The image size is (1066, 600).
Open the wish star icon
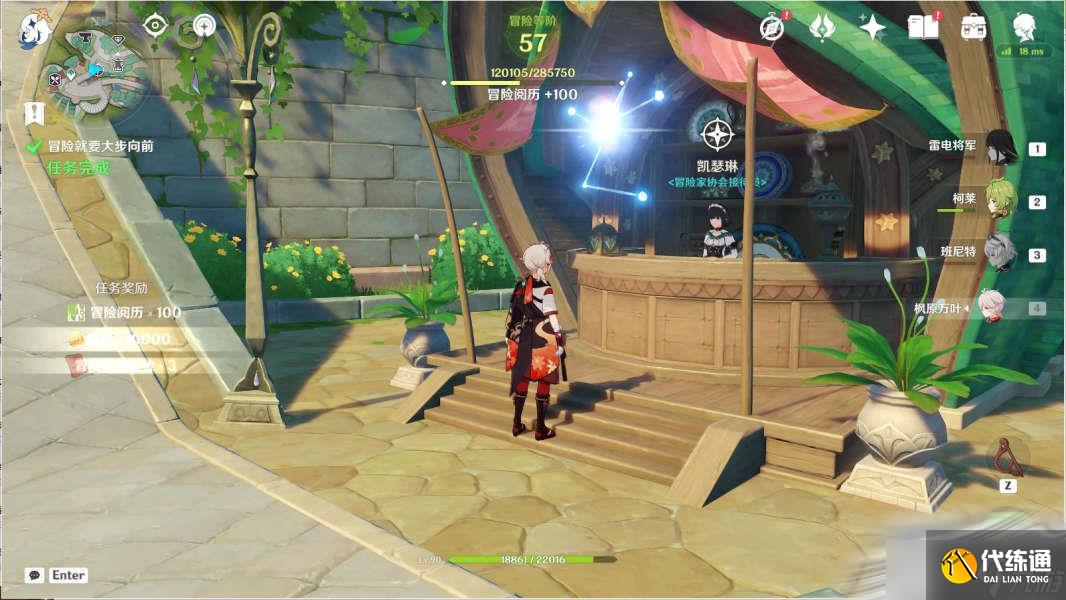872,27
